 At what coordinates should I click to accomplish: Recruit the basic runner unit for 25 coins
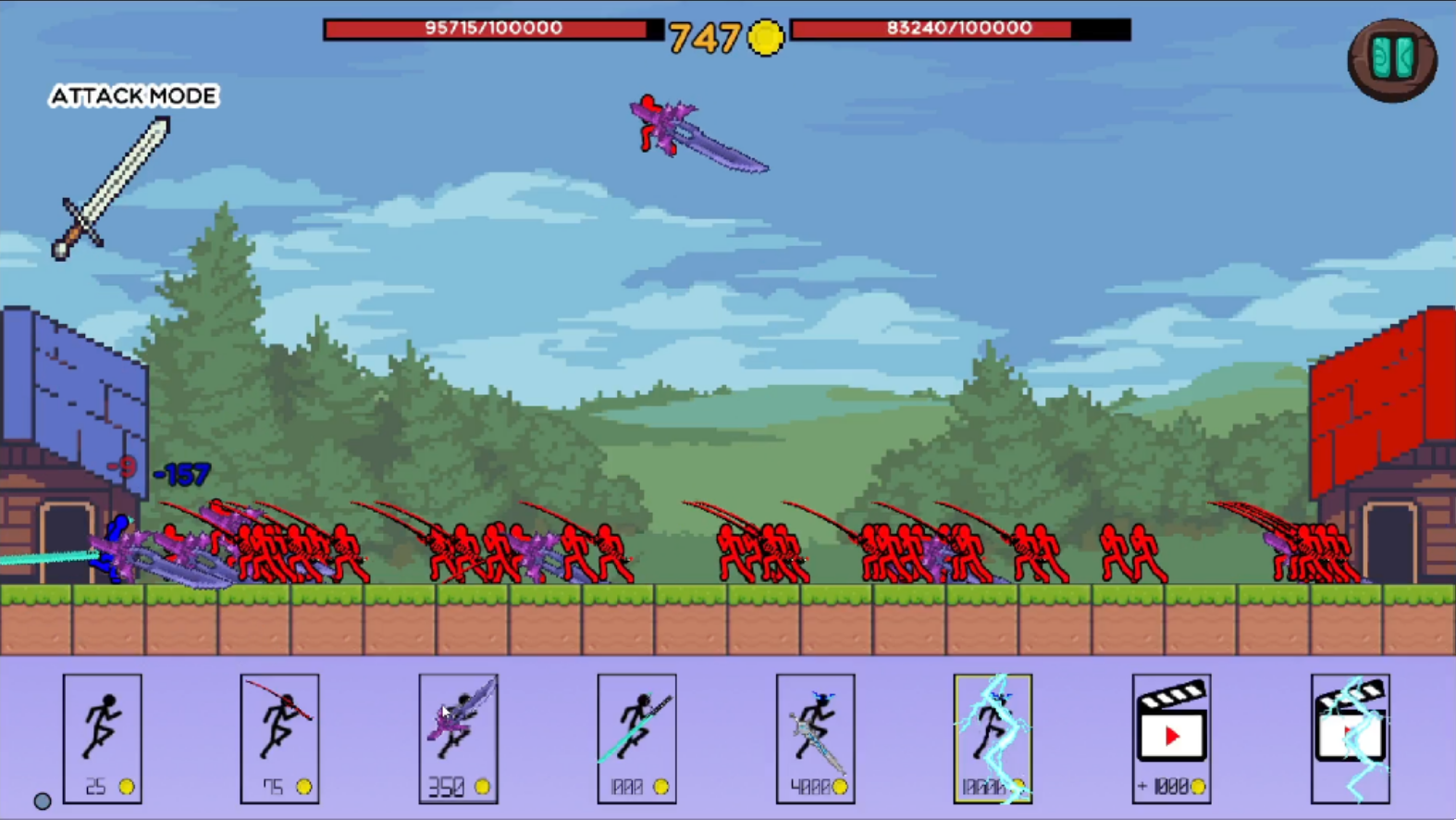(103, 736)
